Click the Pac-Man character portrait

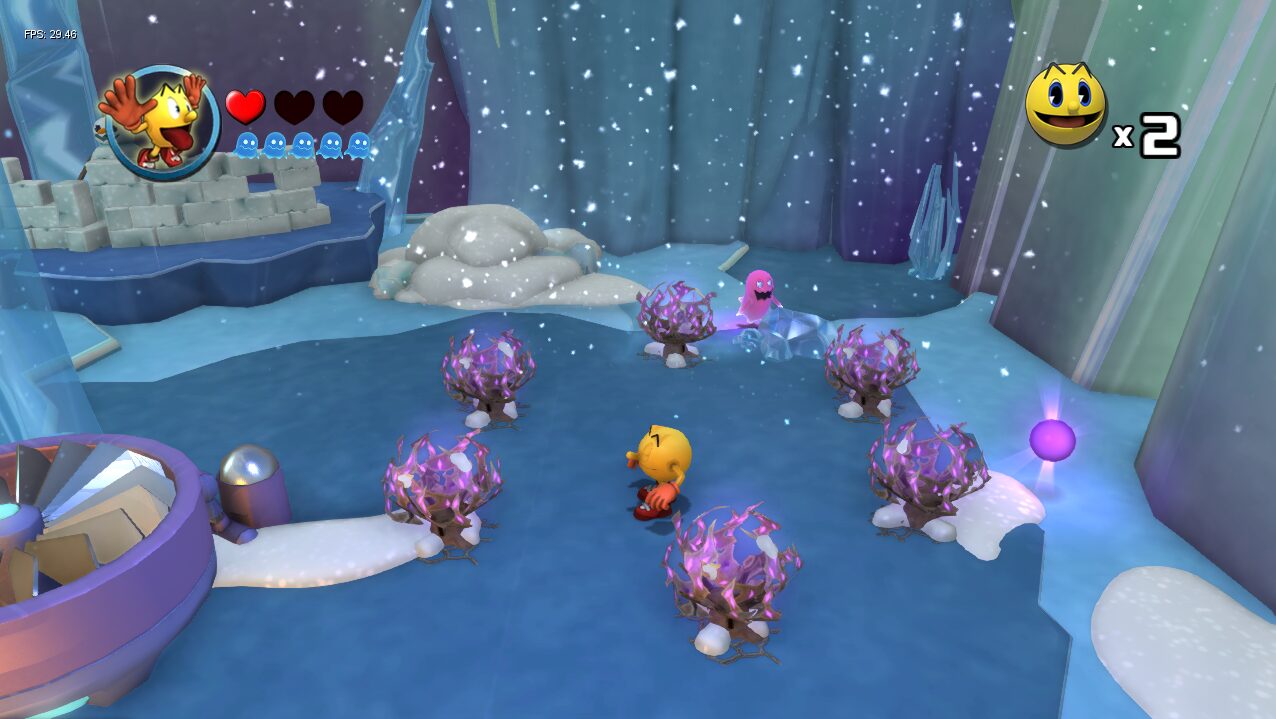tap(161, 119)
